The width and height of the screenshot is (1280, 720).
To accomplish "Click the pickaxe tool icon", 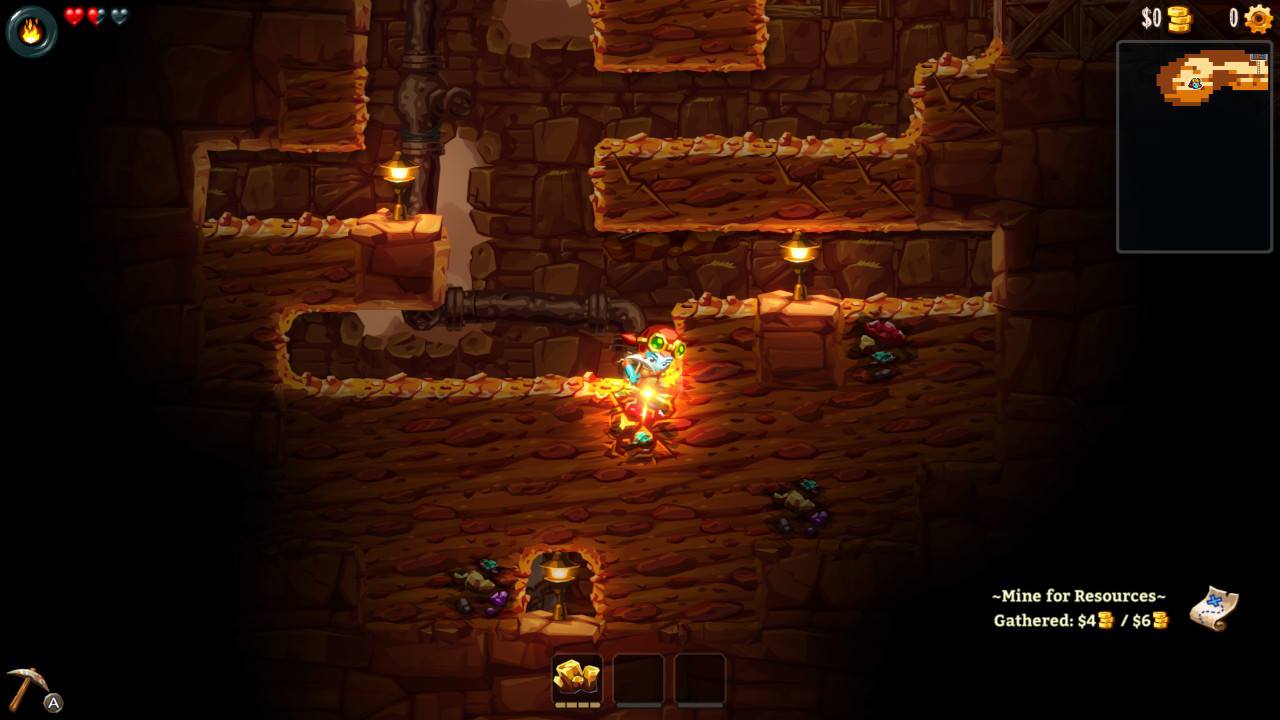I will click(27, 686).
